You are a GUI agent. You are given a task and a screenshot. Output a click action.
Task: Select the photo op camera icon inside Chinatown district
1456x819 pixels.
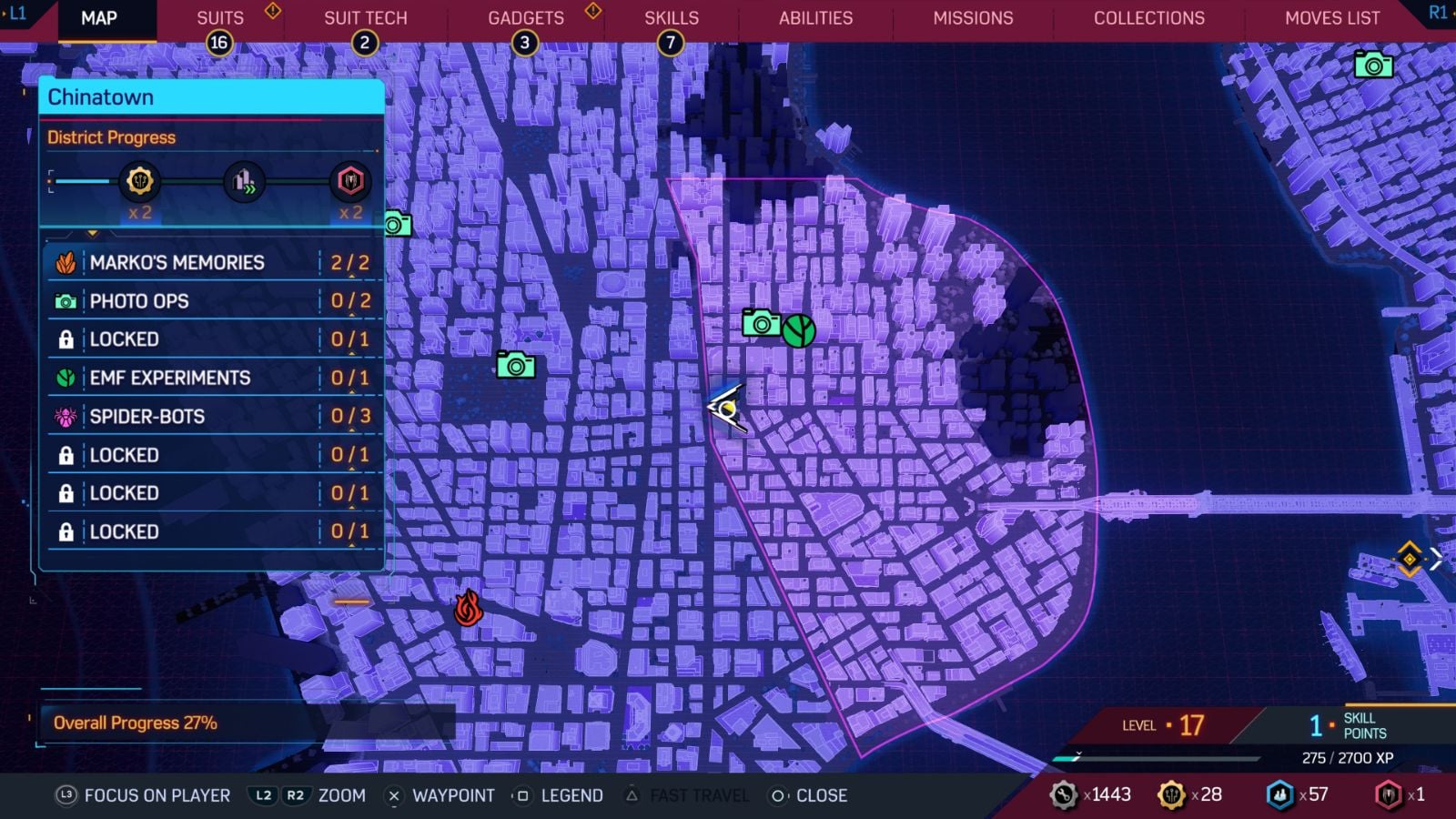(x=761, y=323)
